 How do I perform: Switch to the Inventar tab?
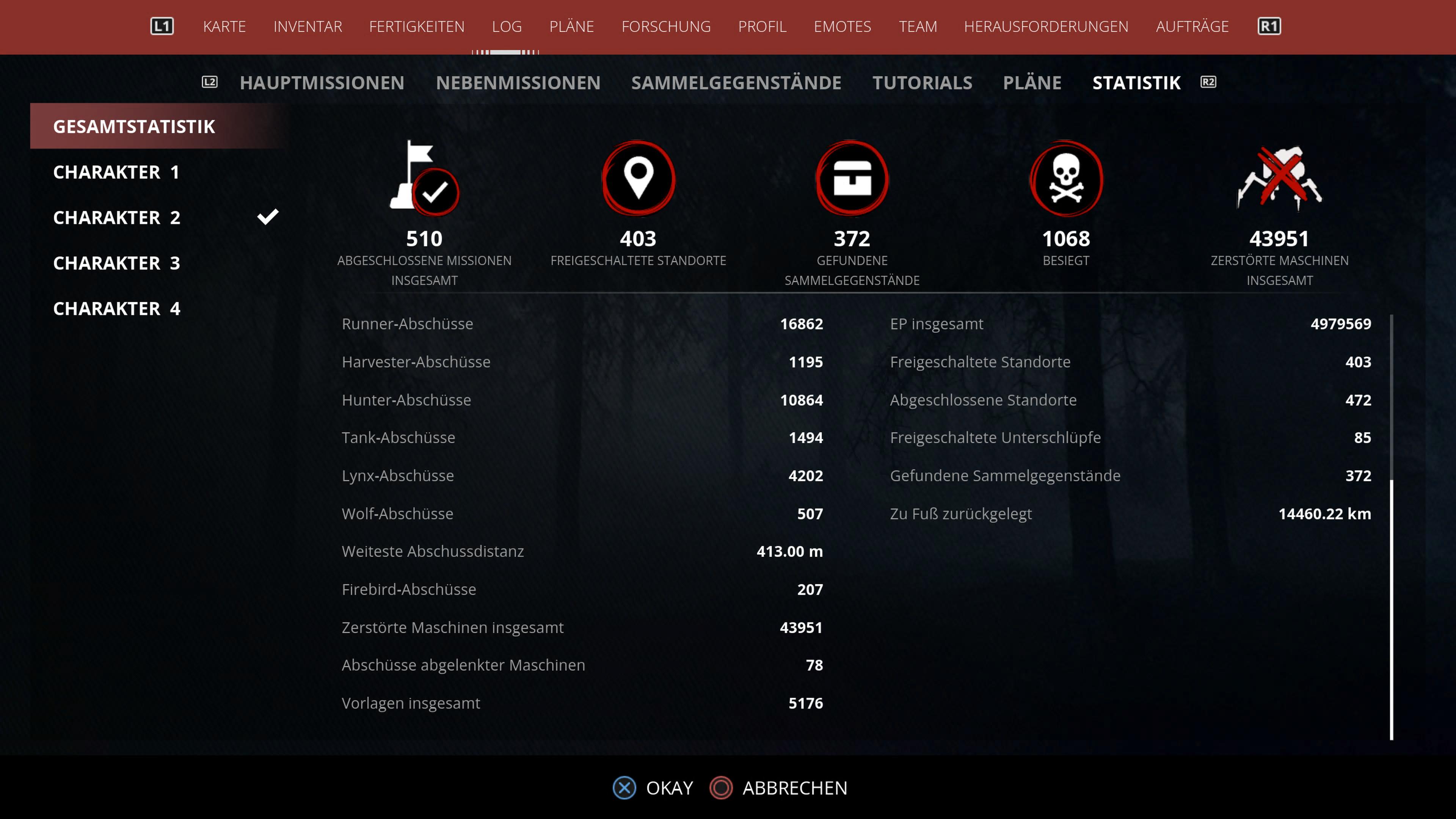click(x=308, y=27)
